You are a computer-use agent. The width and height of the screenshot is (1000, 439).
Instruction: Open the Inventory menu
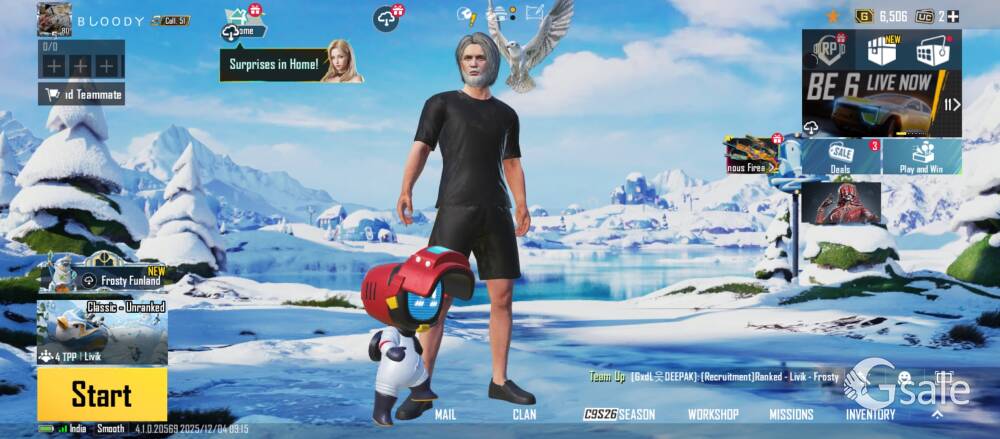coord(870,414)
